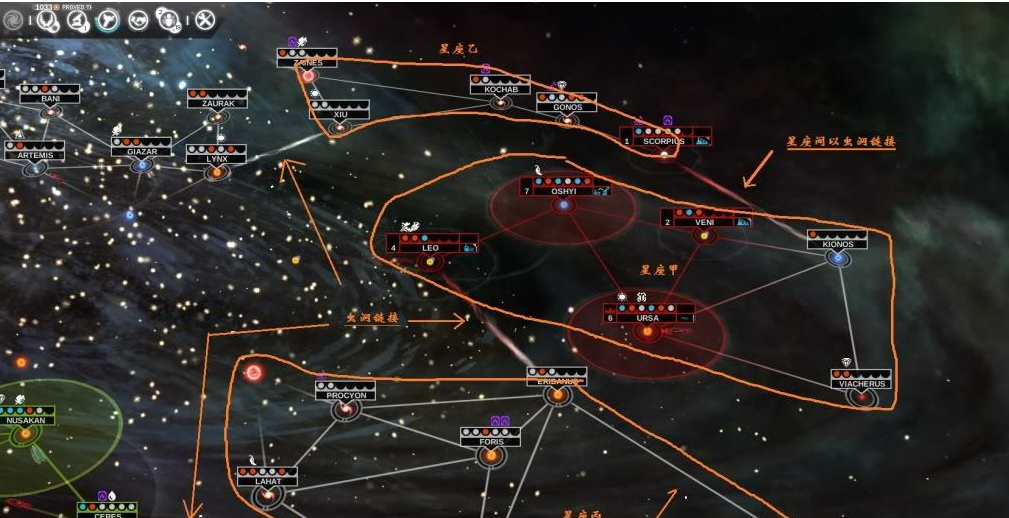Open the research microscope screen

pos(77,20)
